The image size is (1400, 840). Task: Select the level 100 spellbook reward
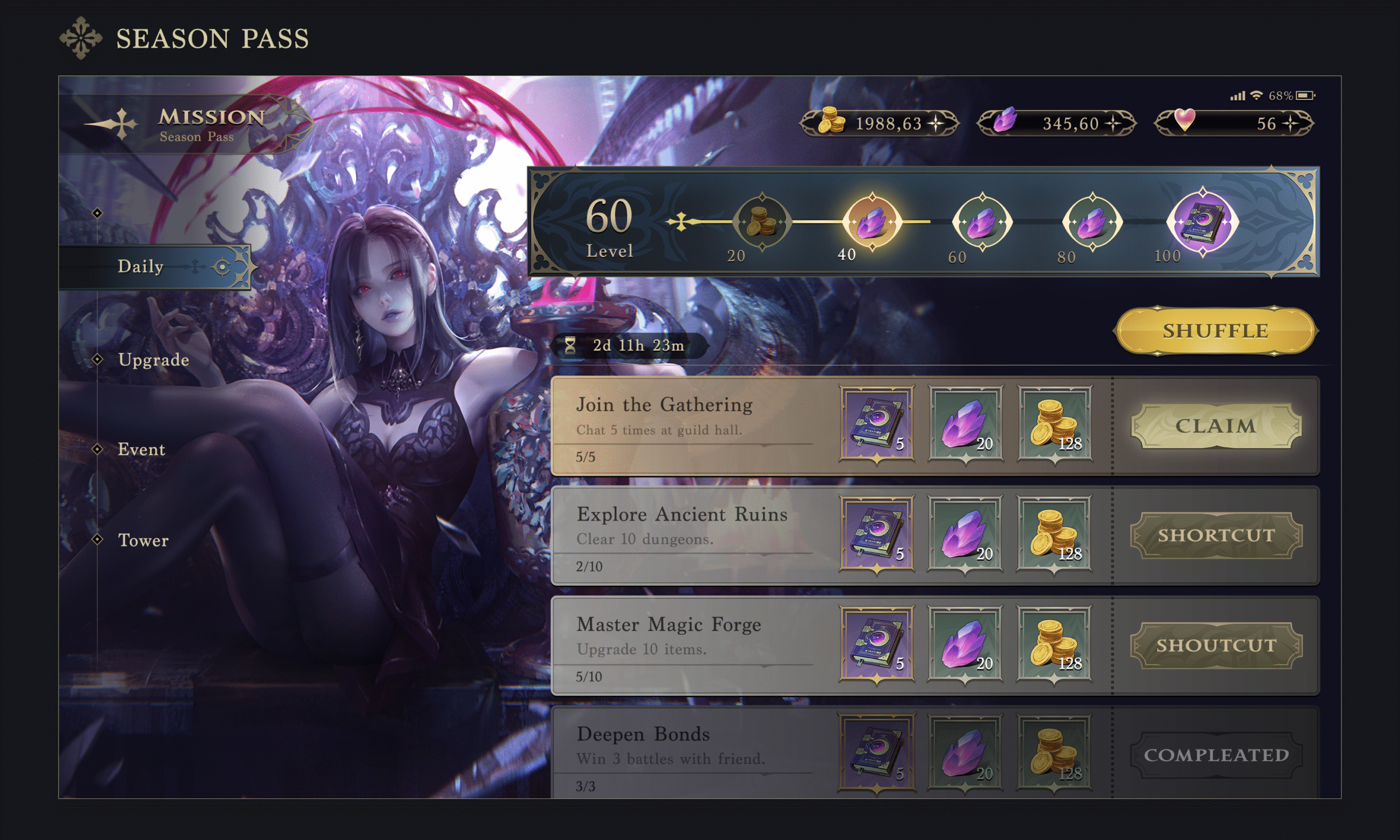(x=1203, y=221)
